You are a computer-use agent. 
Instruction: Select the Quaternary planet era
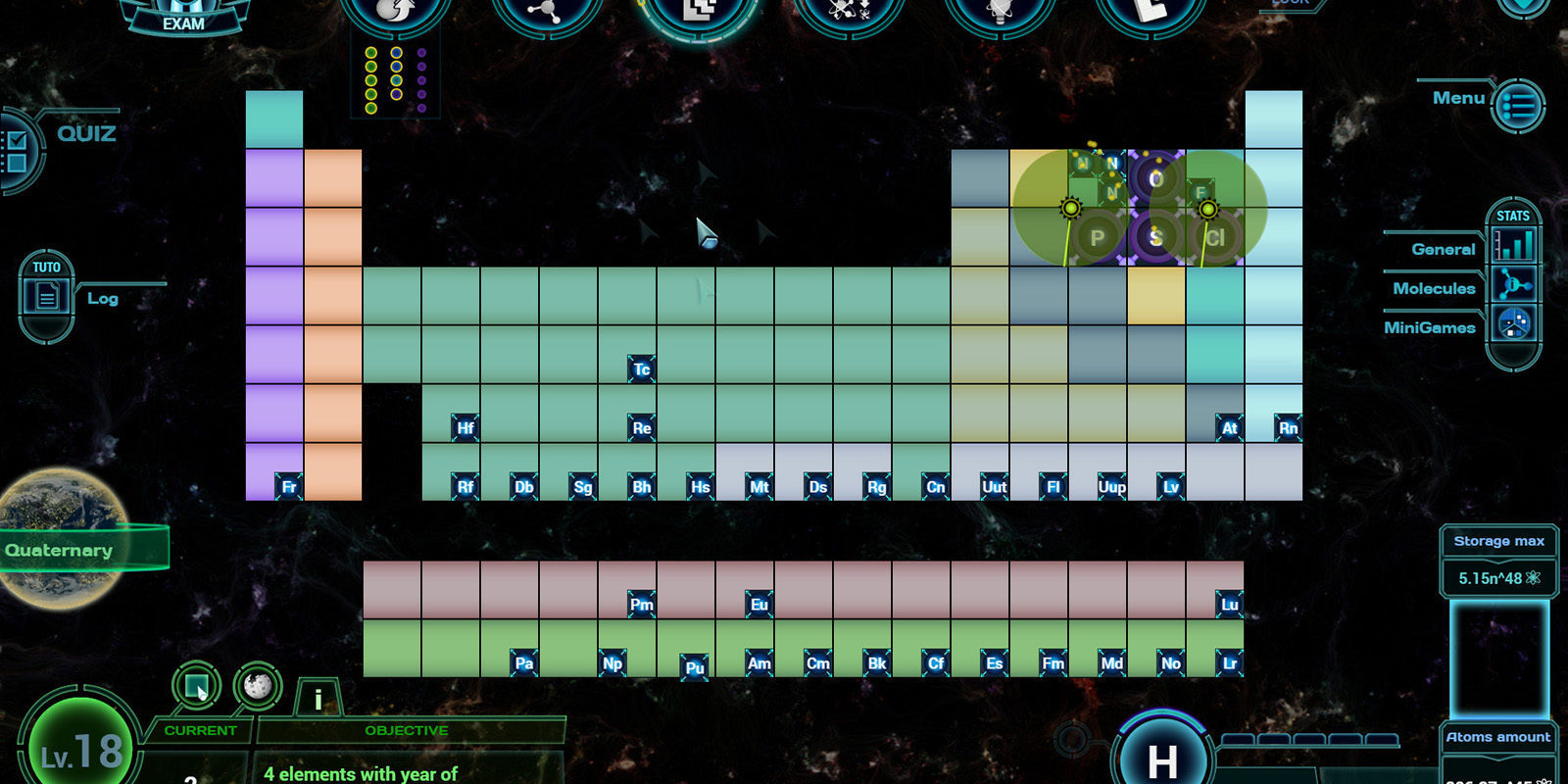click(x=61, y=550)
